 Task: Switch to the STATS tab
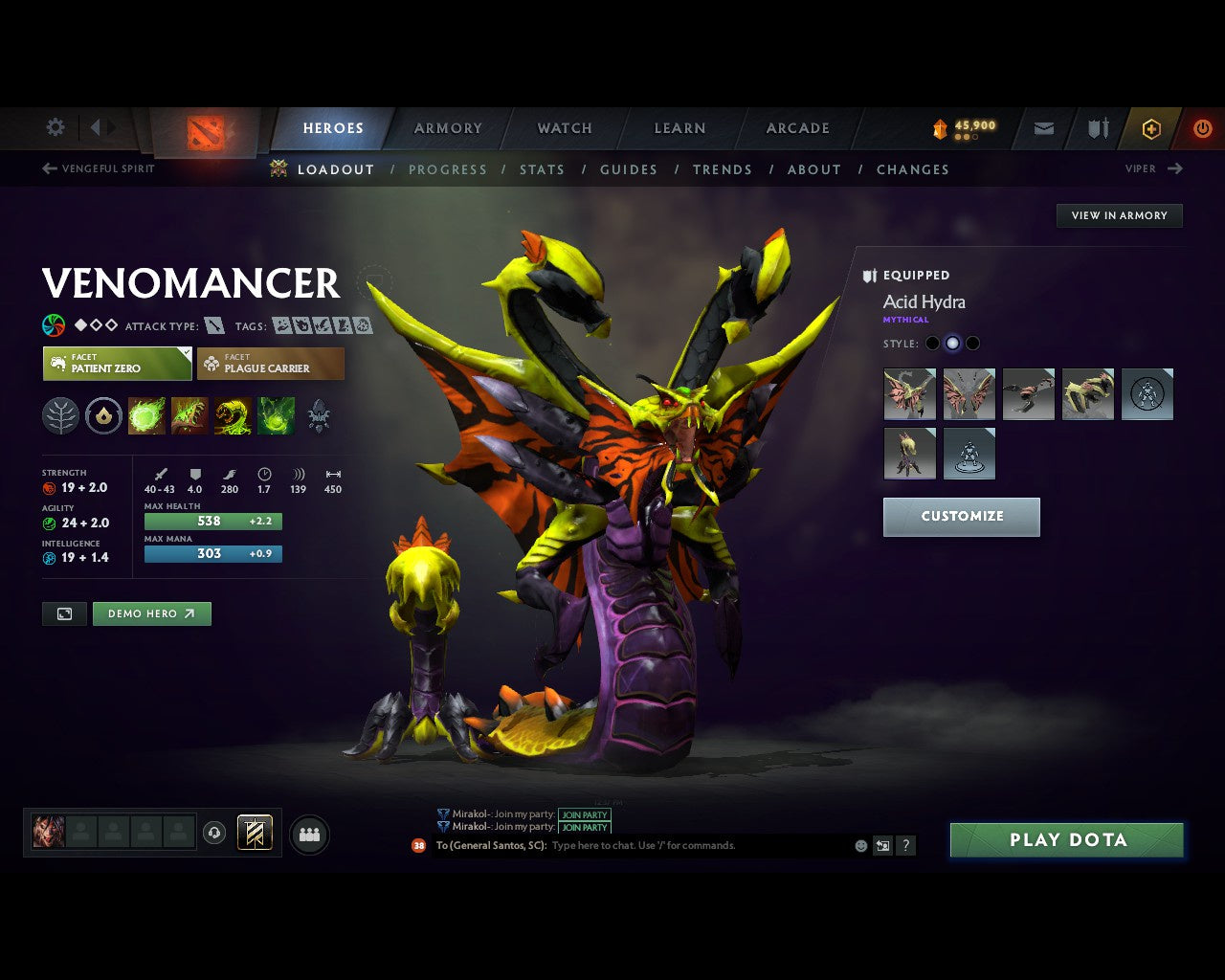542,169
